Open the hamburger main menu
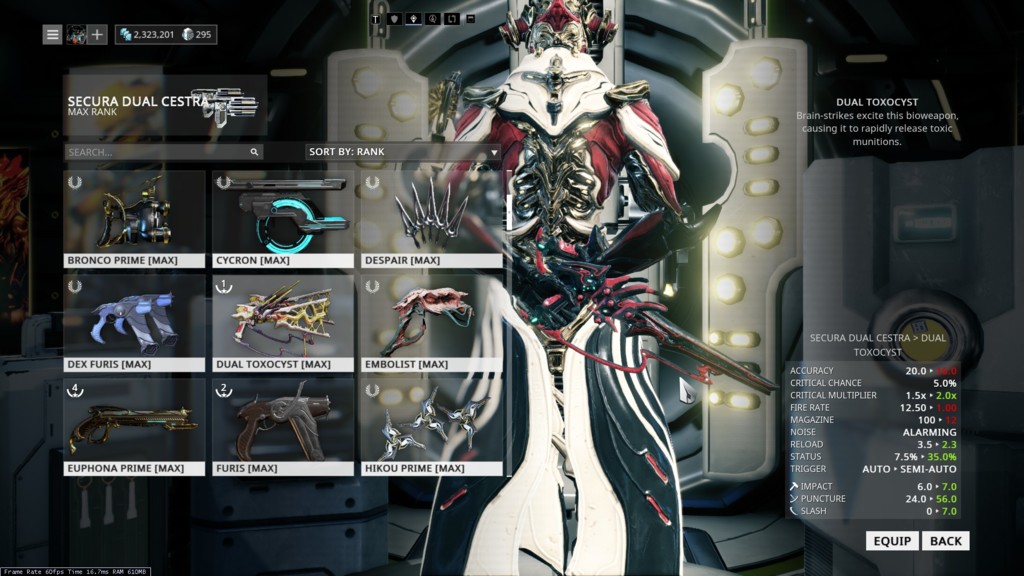Viewport: 1024px width, 576px height. point(53,35)
